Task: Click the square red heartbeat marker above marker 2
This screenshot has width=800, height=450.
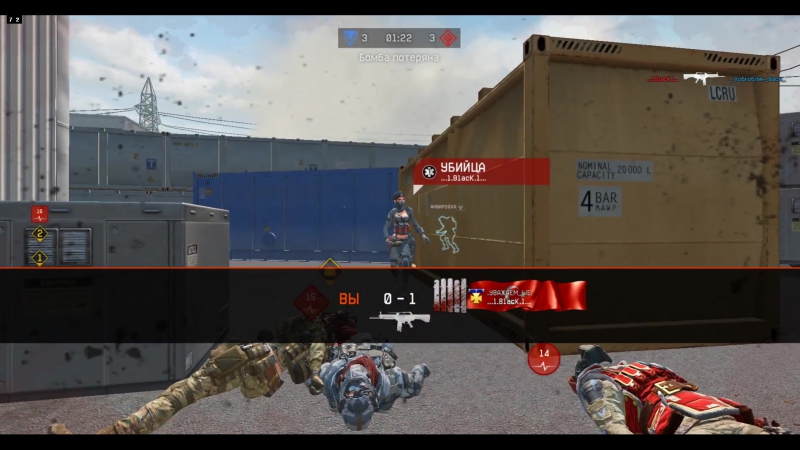Action: pos(39,213)
